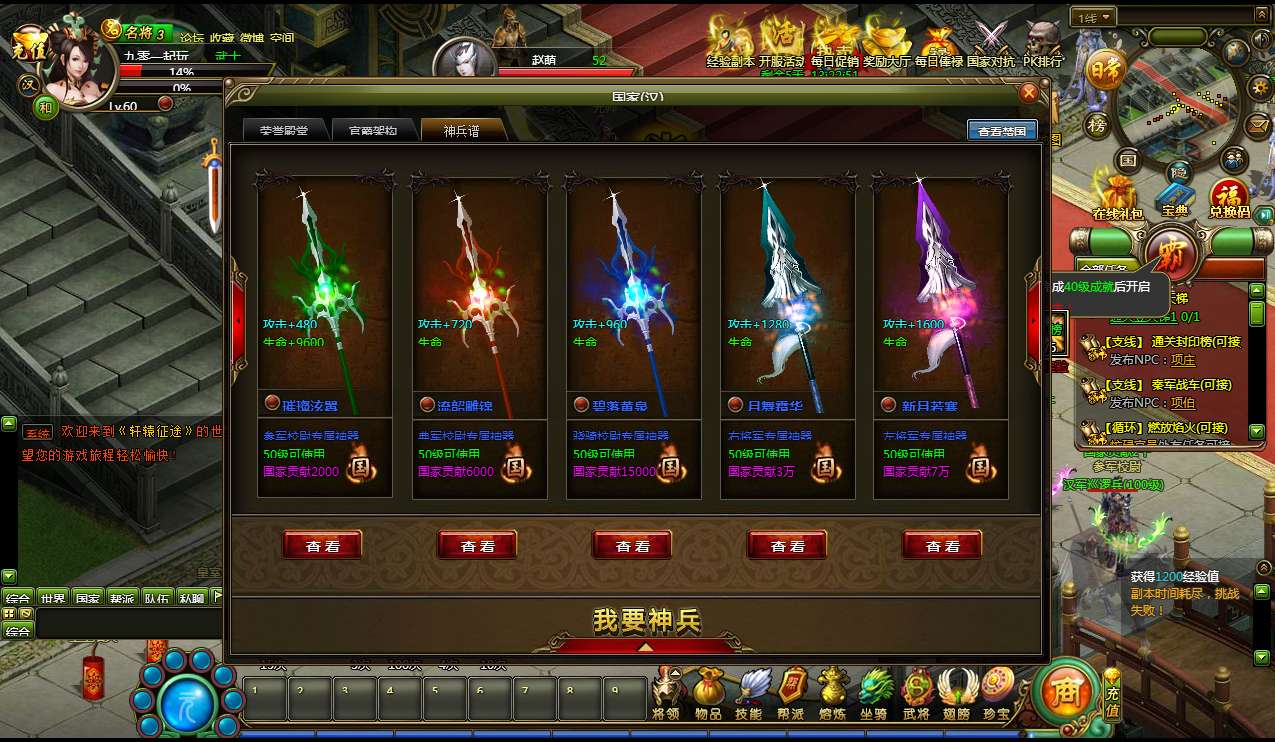
Task: Open the 翅膀 wings panel
Action: [956, 692]
